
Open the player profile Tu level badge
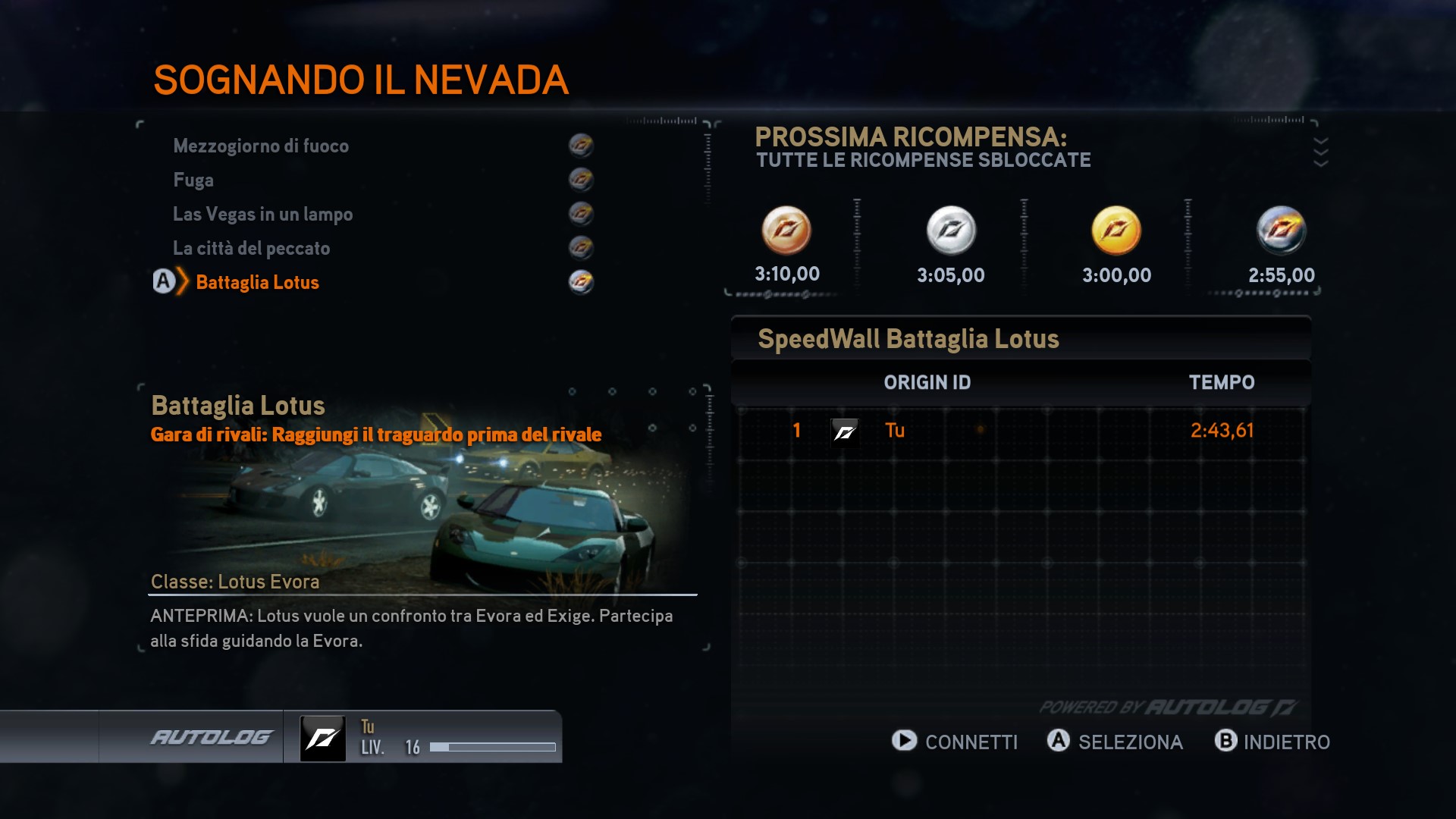coord(323,738)
